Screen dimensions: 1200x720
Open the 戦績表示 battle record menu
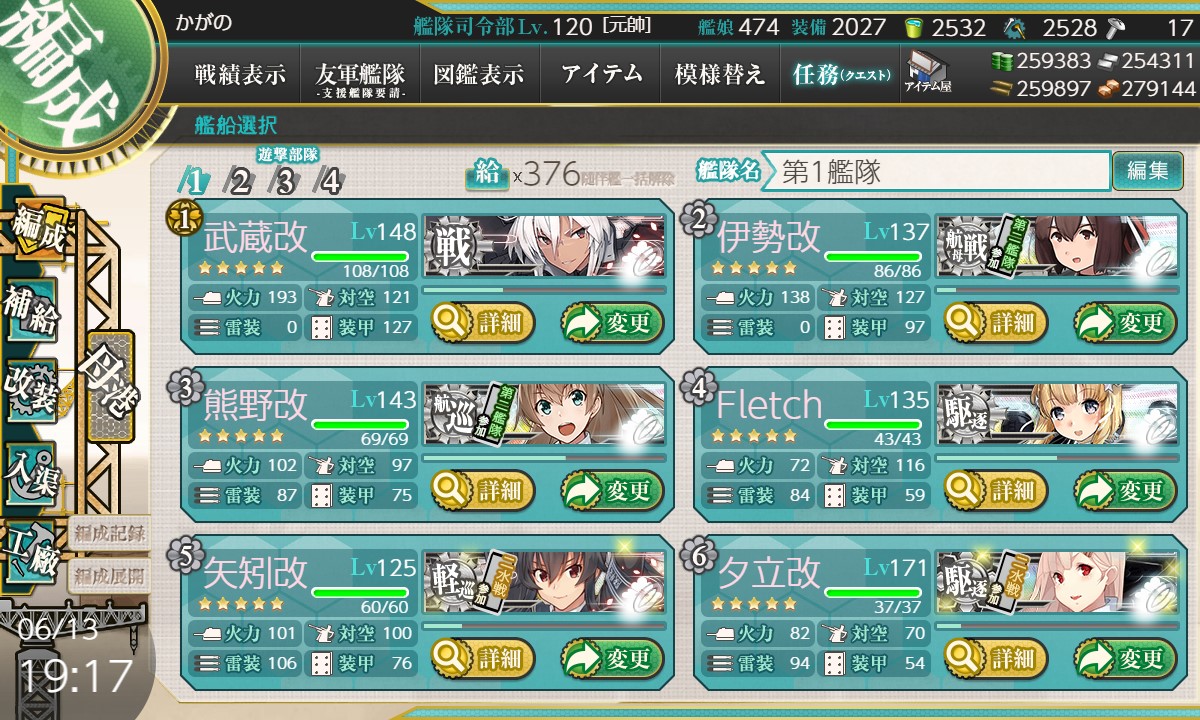point(240,74)
